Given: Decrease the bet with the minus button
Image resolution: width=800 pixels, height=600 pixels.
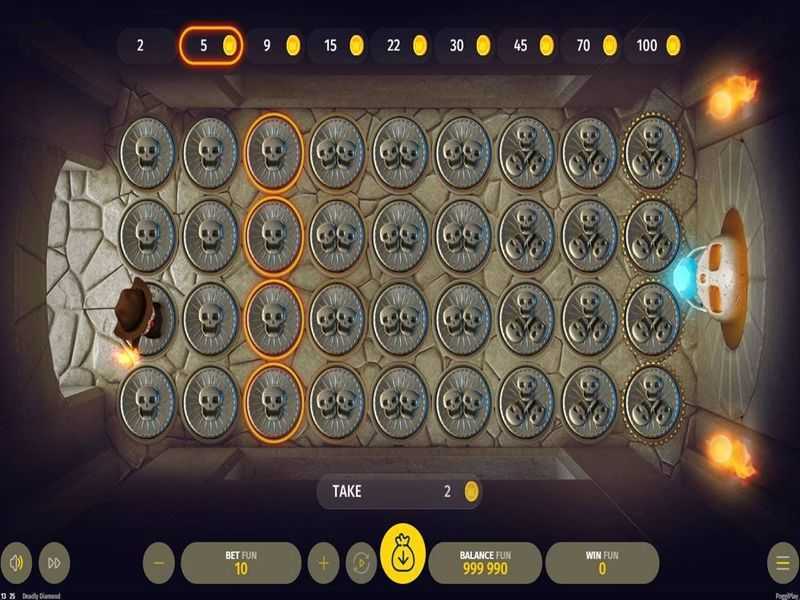Looking at the screenshot, I should (159, 563).
